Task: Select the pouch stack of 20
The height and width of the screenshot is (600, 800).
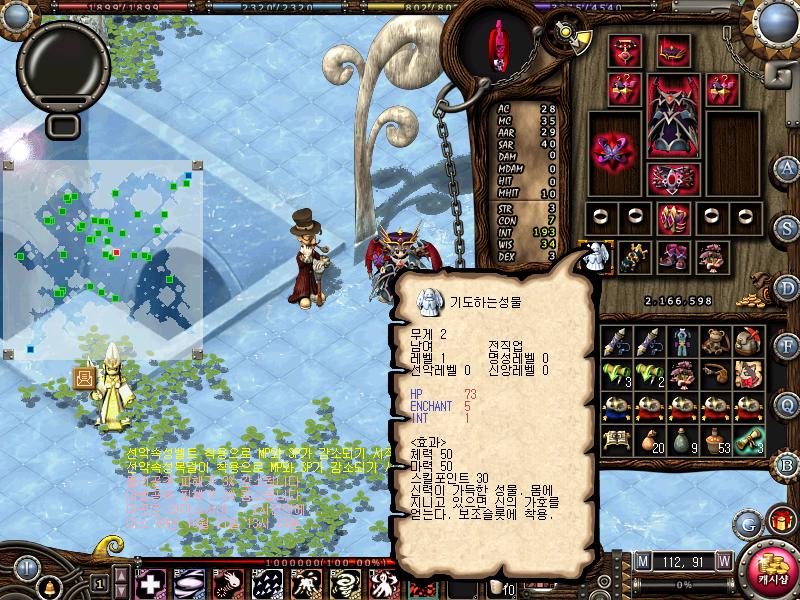Action: (649, 437)
